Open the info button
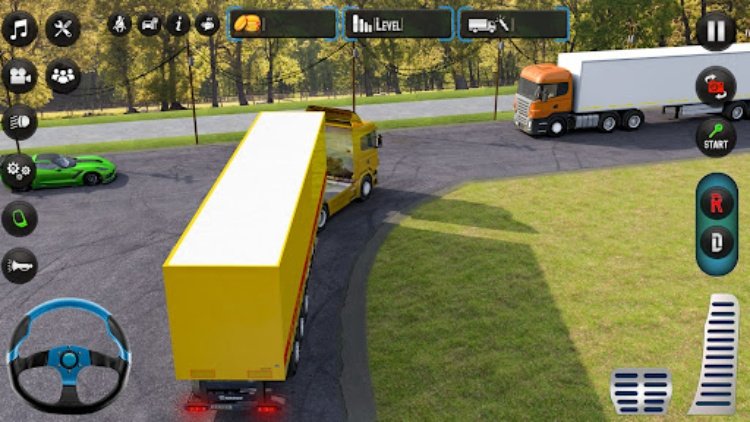The width and height of the screenshot is (750, 422). [179, 23]
